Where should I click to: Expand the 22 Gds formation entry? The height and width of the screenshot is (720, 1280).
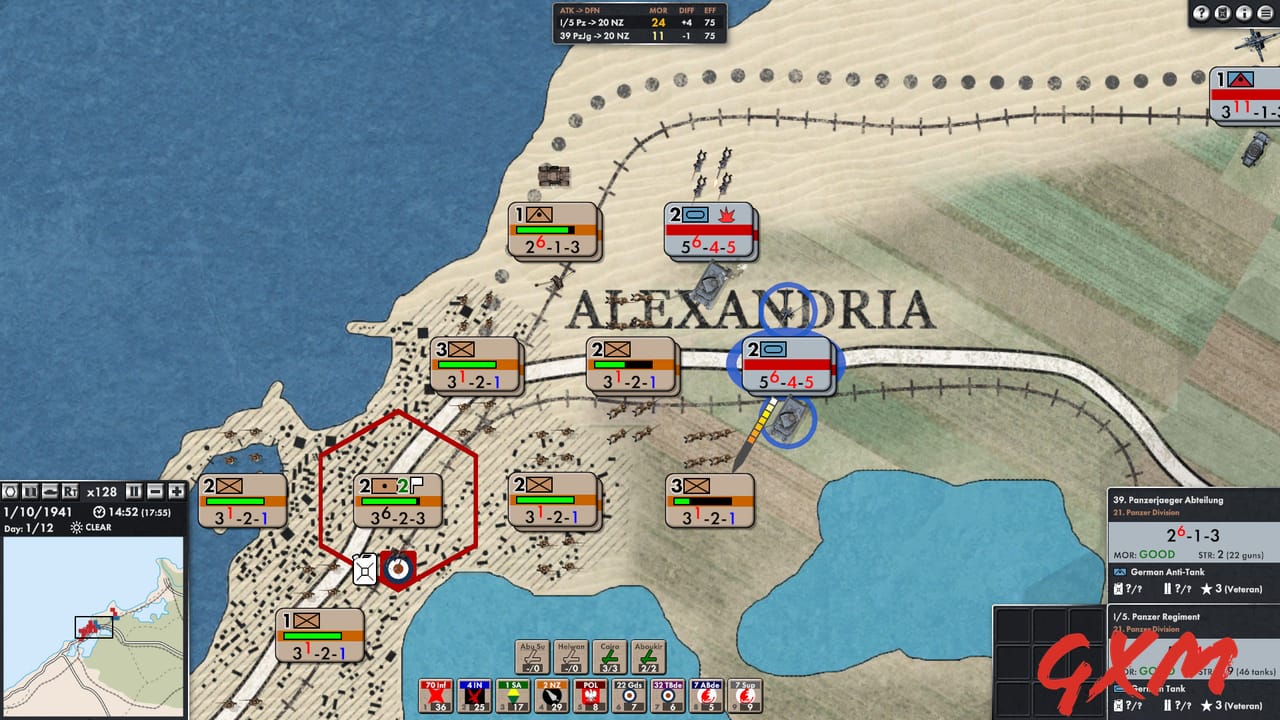(628, 694)
